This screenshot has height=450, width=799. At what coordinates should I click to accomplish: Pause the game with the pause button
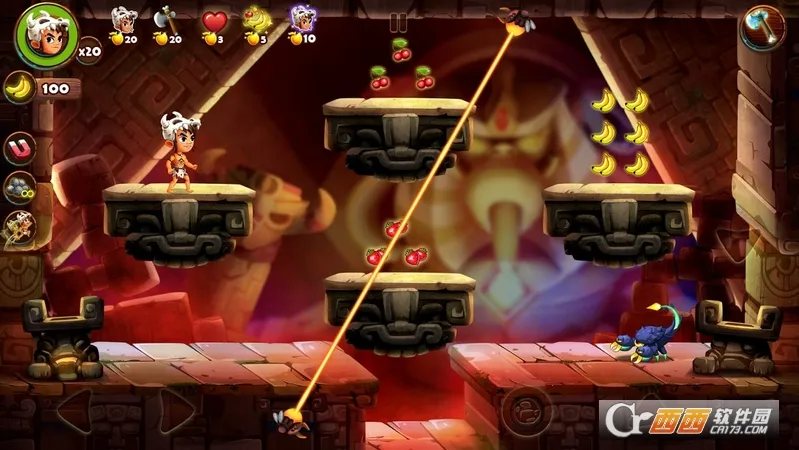click(399, 22)
